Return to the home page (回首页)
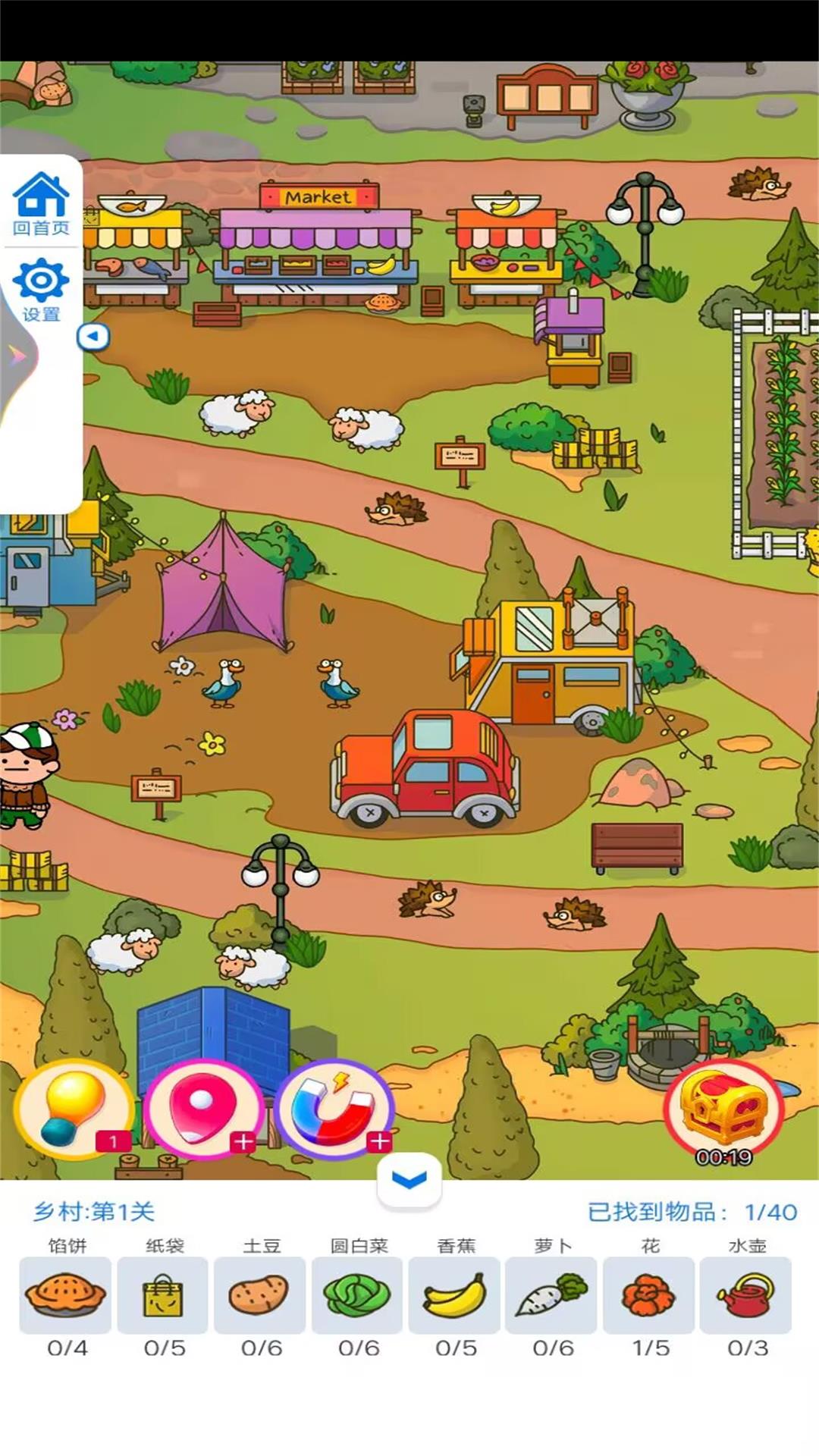Screen dimensions: 819x1456 [x=41, y=203]
